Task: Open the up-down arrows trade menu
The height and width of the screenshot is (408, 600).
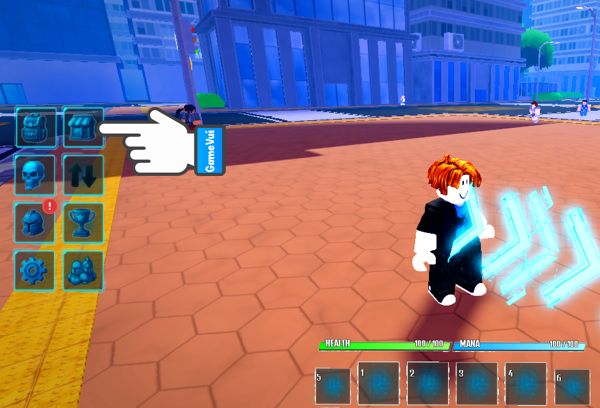Action: pos(83,174)
